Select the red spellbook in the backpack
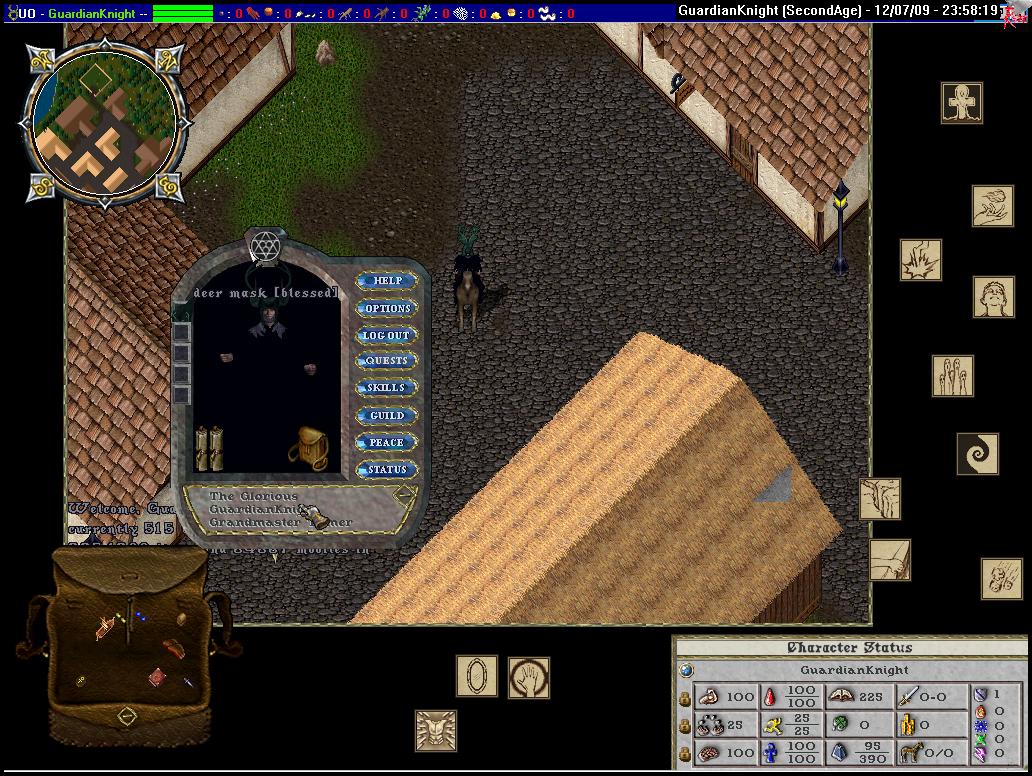This screenshot has width=1032, height=776. (x=157, y=678)
